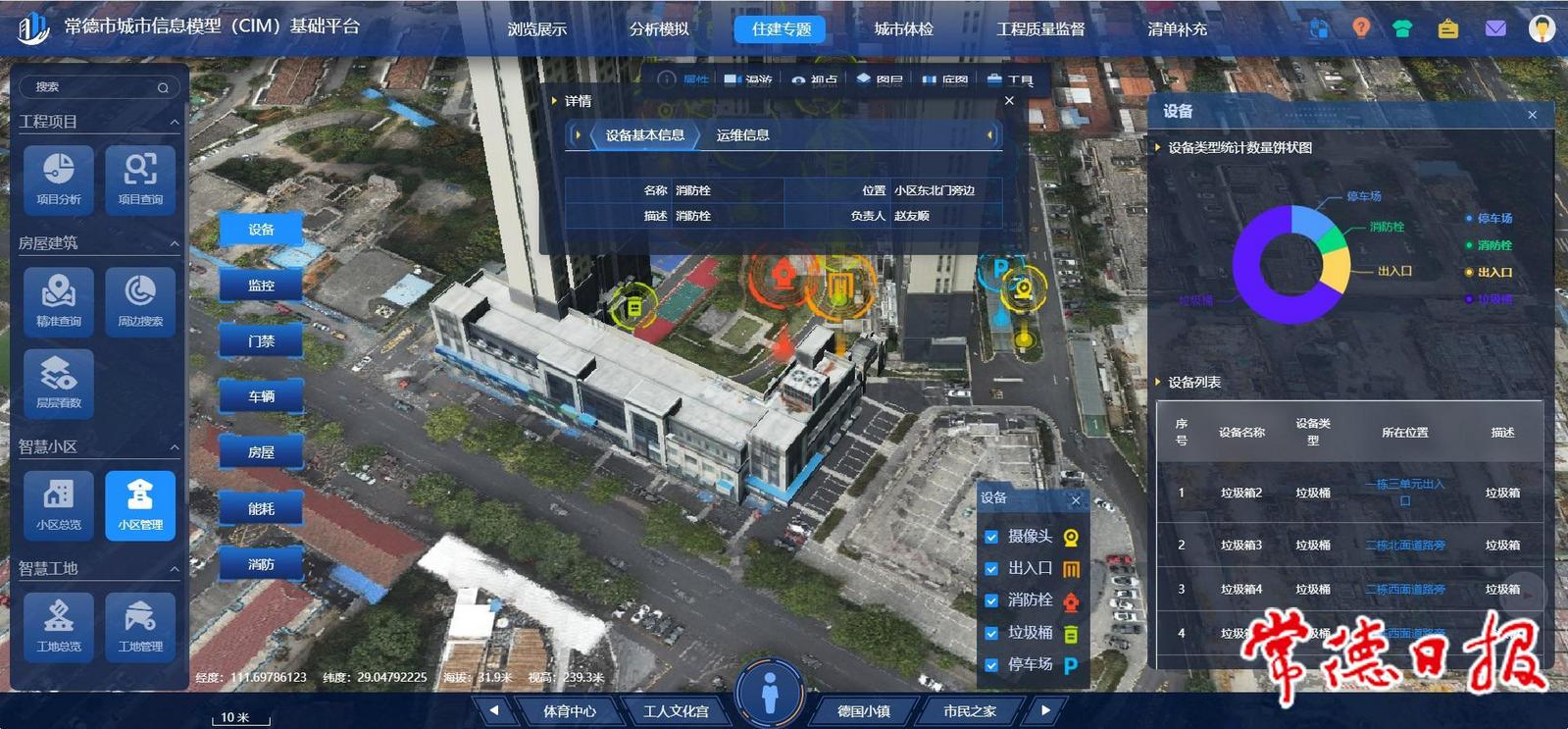Choose the 监控 category button

pos(261,286)
